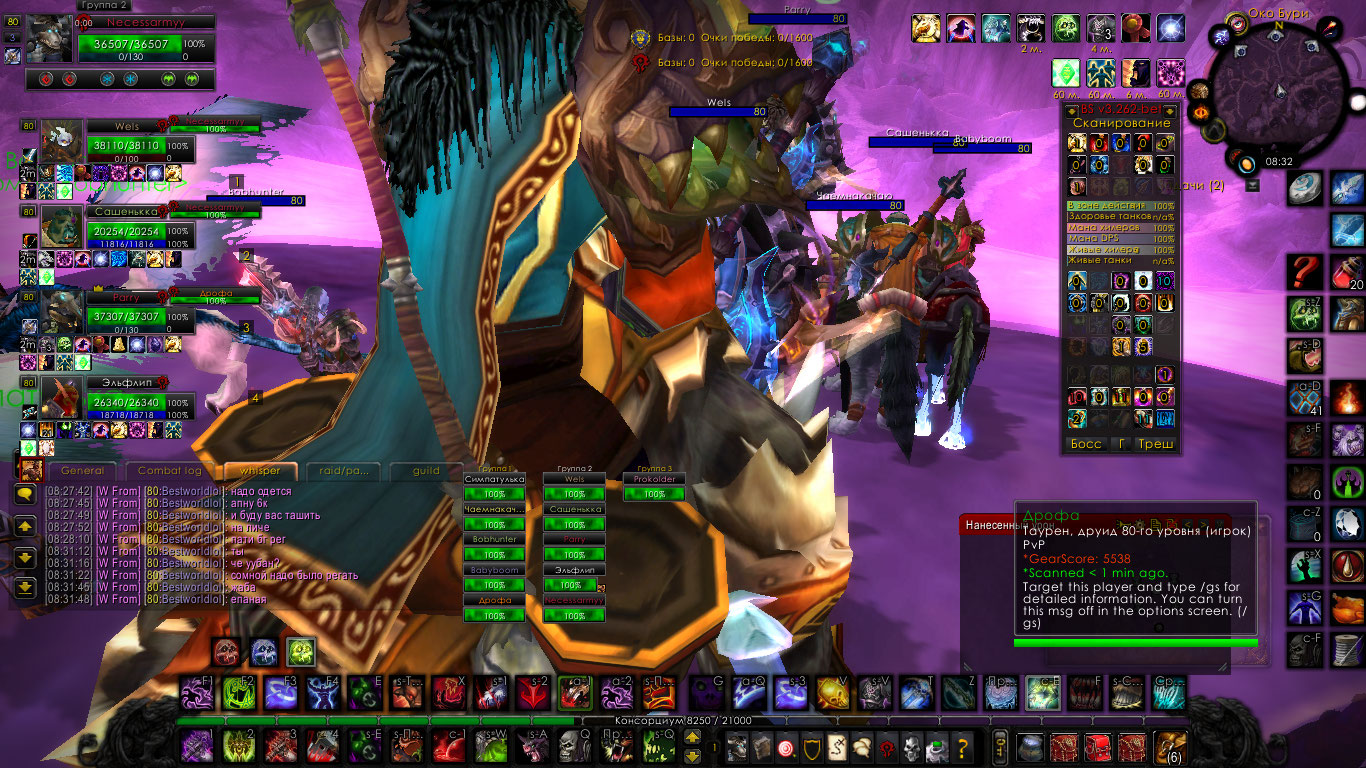Viewport: 1366px width, 768px height.
Task: Open the chat speech bubble menu
Action: pos(25,493)
